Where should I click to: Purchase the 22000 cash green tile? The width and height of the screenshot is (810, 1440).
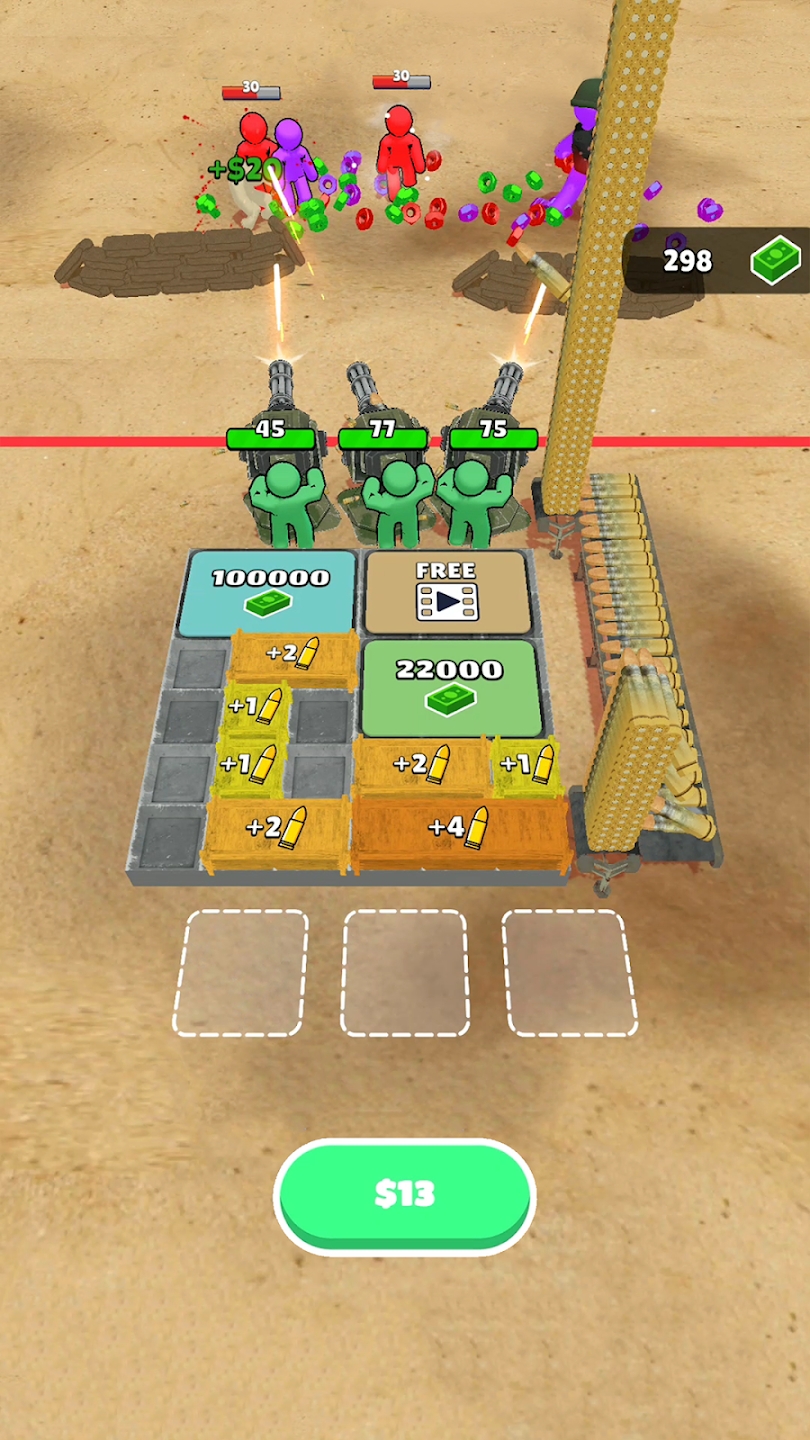click(x=450, y=686)
